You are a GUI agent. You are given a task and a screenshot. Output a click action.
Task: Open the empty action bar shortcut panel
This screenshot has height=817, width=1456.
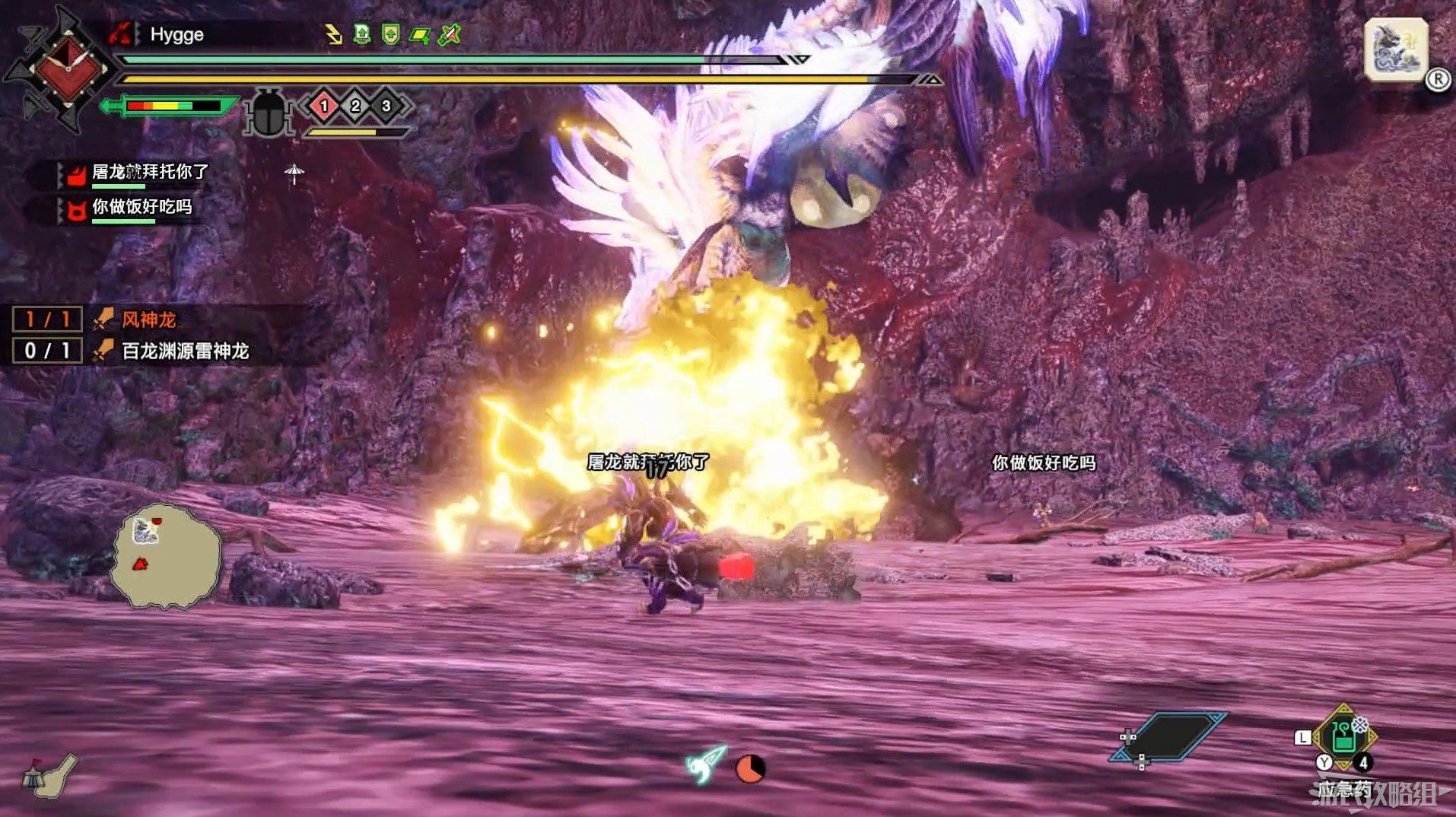(x=1169, y=736)
